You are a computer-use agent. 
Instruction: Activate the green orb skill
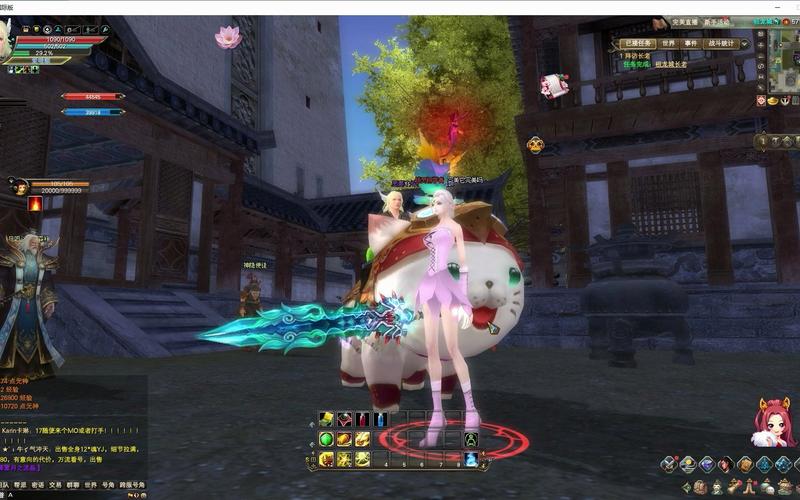click(326, 439)
